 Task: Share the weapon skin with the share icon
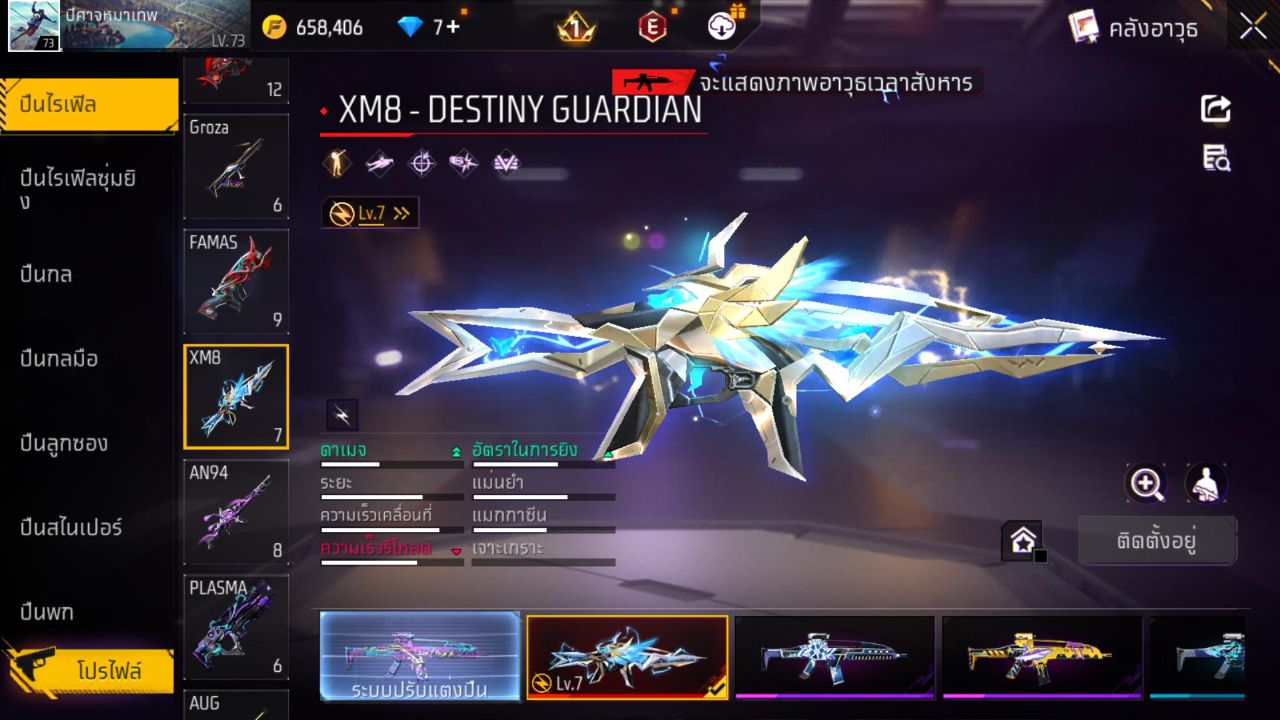tap(1216, 109)
